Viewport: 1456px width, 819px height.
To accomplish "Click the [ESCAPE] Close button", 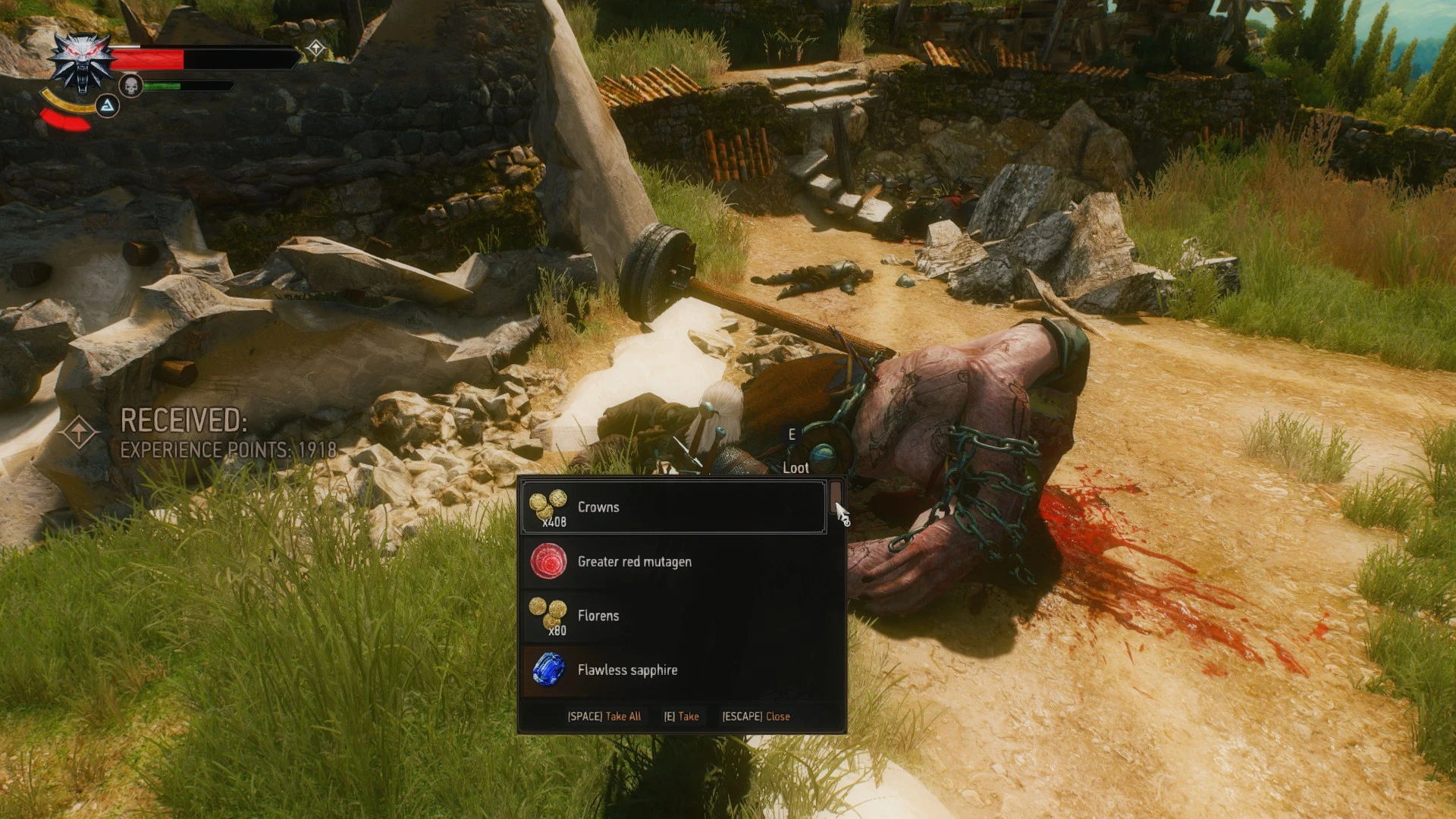I will tap(756, 716).
